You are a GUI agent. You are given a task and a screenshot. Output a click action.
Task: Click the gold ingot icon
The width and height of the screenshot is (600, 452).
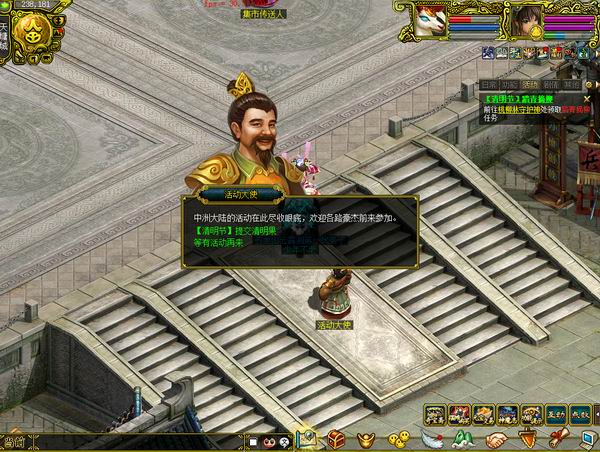[x=367, y=439]
